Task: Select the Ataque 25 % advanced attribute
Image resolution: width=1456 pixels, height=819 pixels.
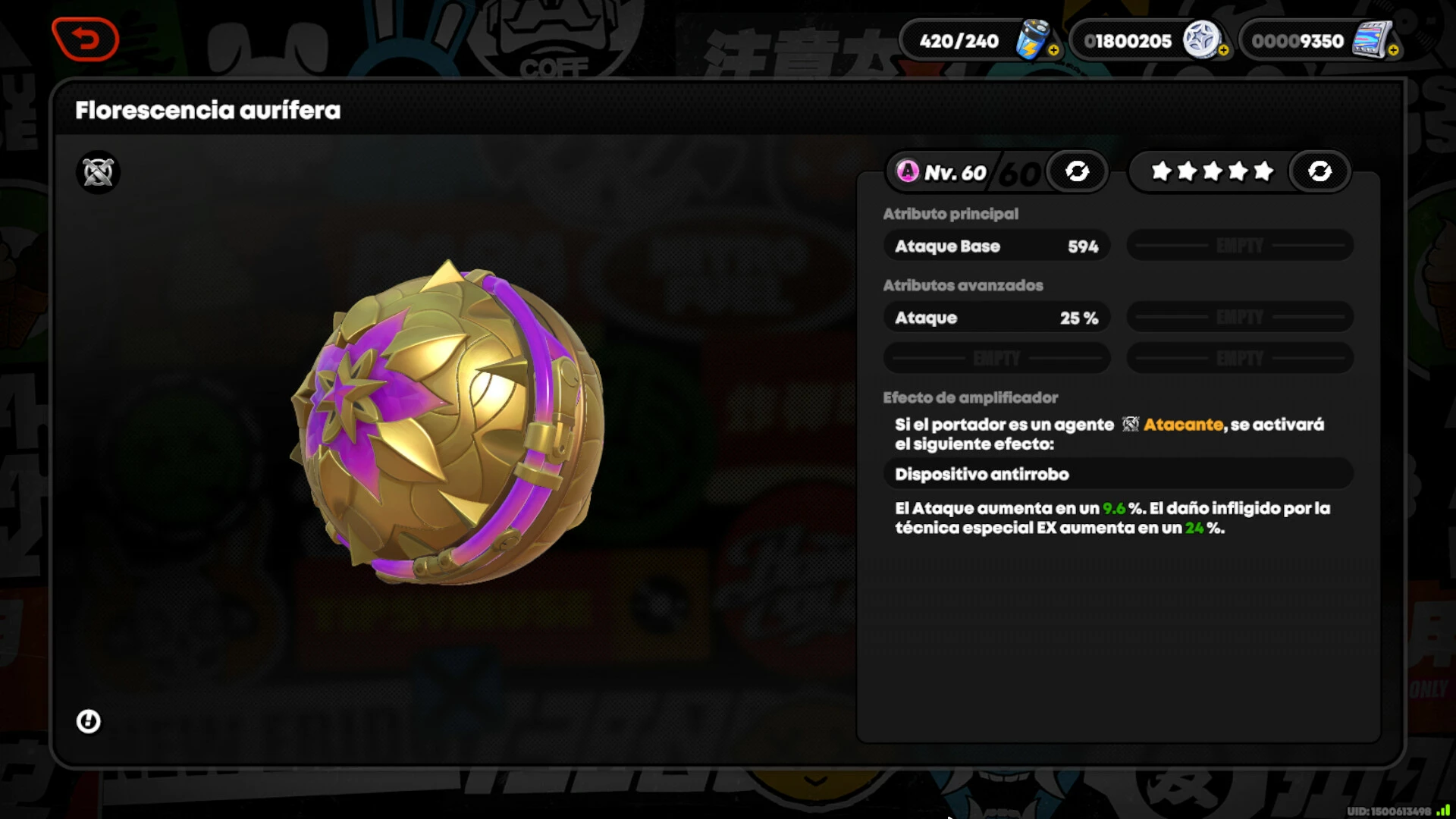Action: pyautogui.click(x=996, y=318)
